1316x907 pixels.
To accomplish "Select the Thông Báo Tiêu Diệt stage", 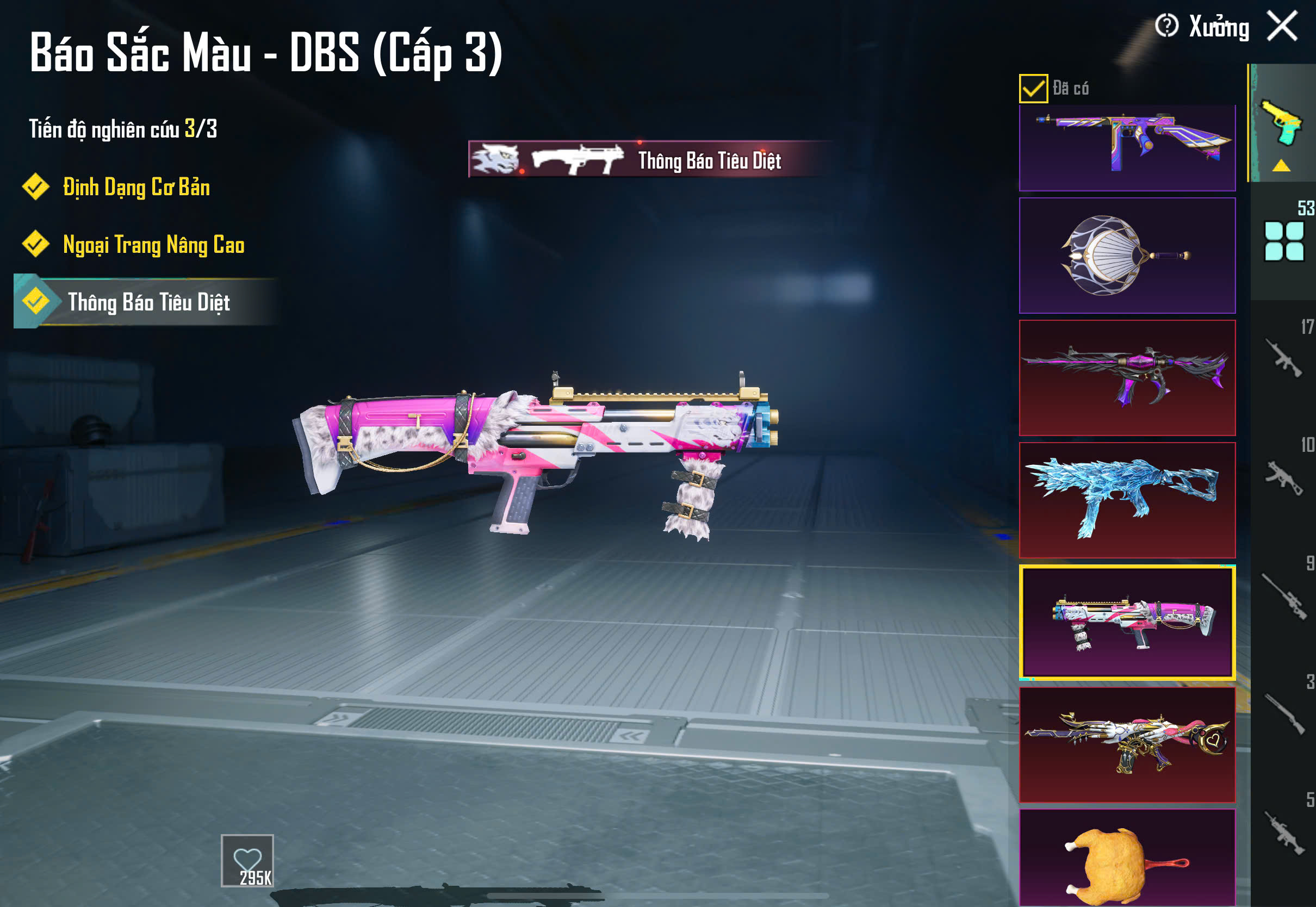I will (x=148, y=302).
